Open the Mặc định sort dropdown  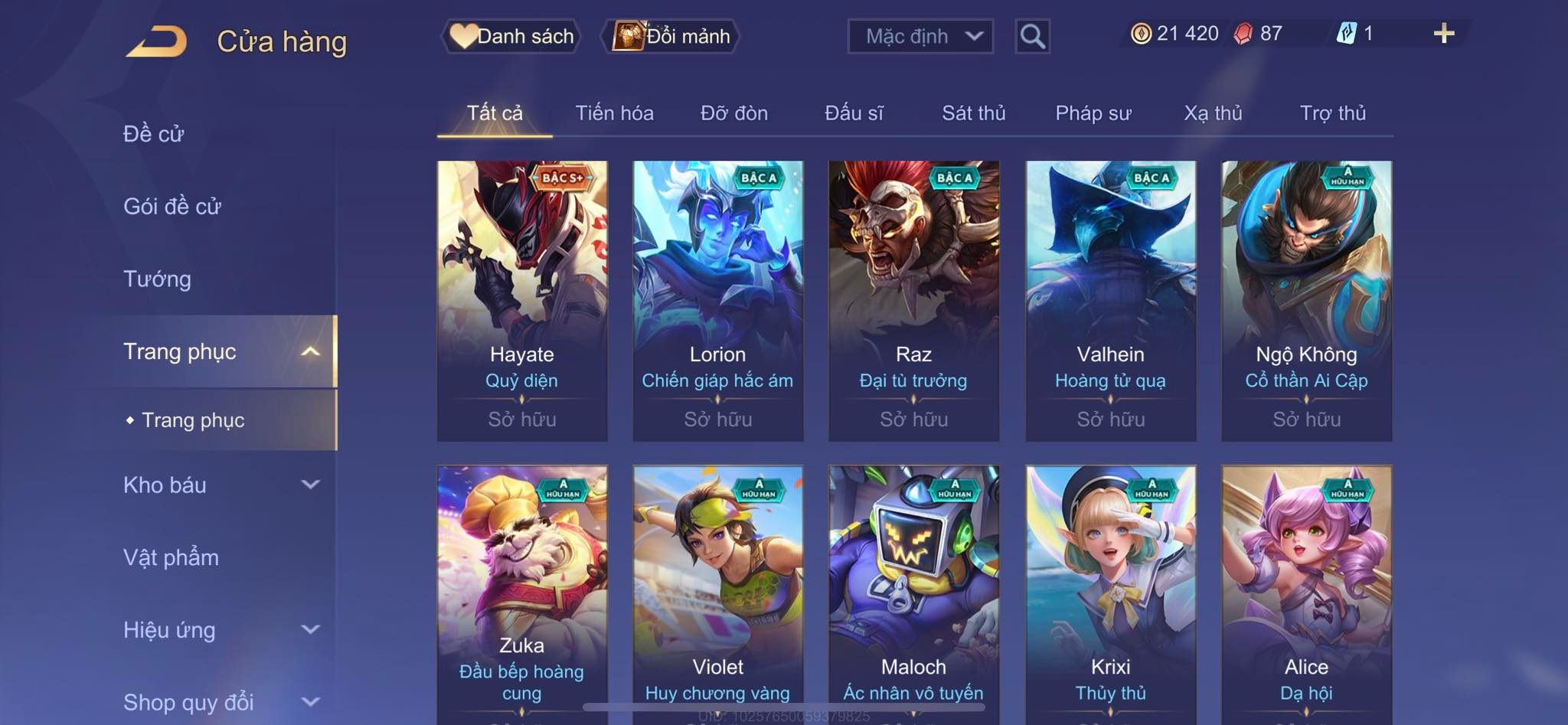tap(920, 36)
